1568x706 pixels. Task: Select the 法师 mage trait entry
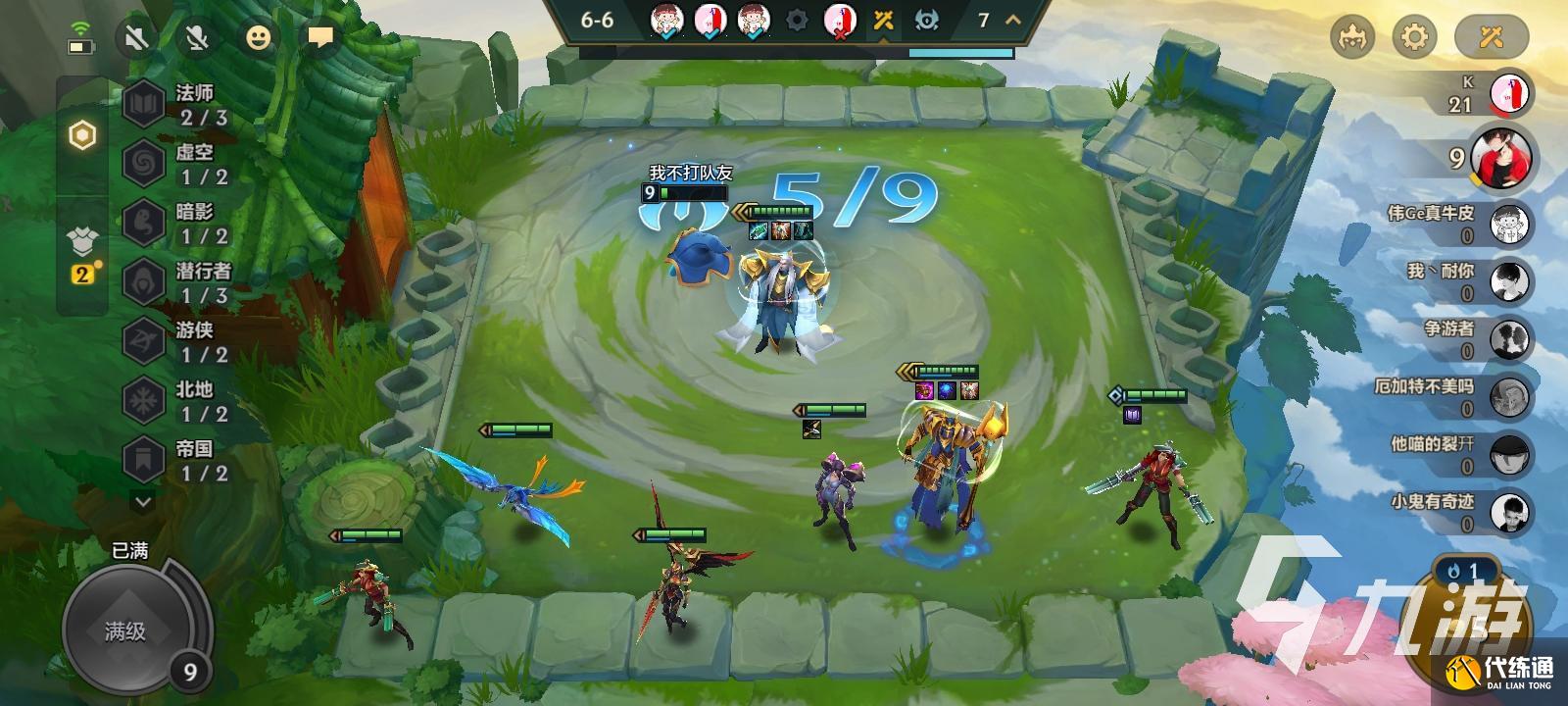point(176,104)
